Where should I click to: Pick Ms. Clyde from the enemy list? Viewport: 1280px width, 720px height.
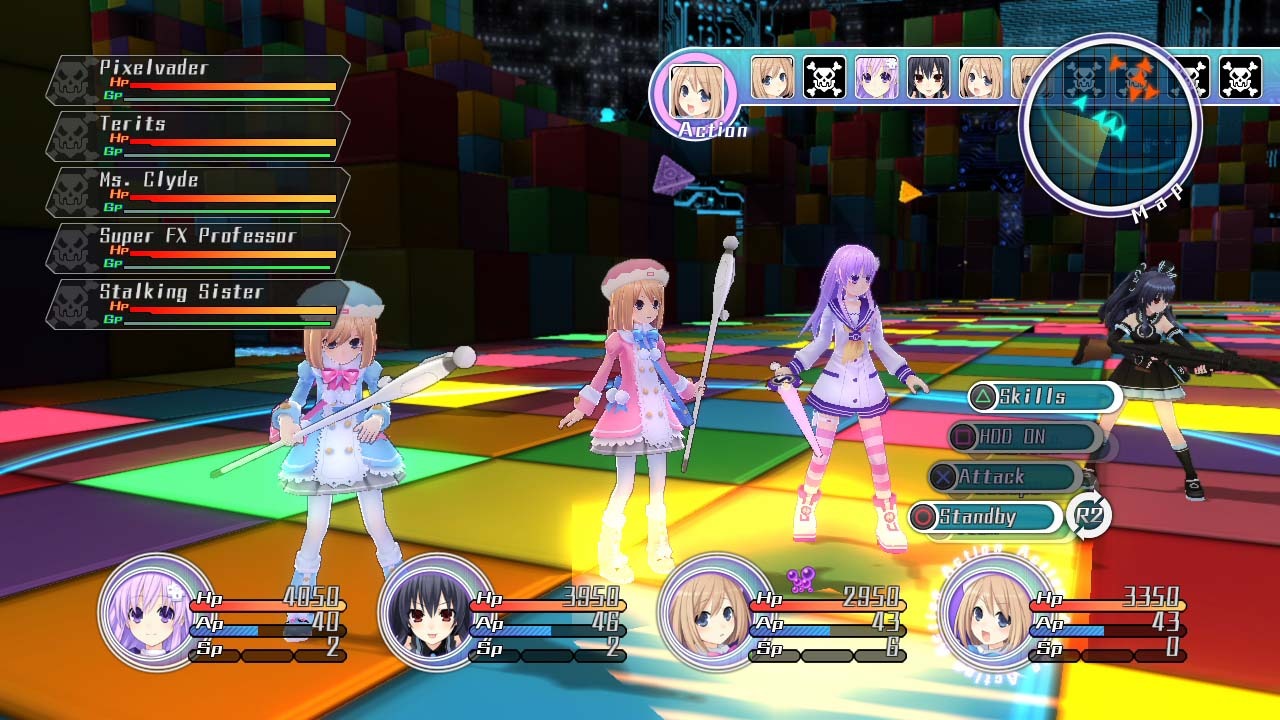point(198,193)
